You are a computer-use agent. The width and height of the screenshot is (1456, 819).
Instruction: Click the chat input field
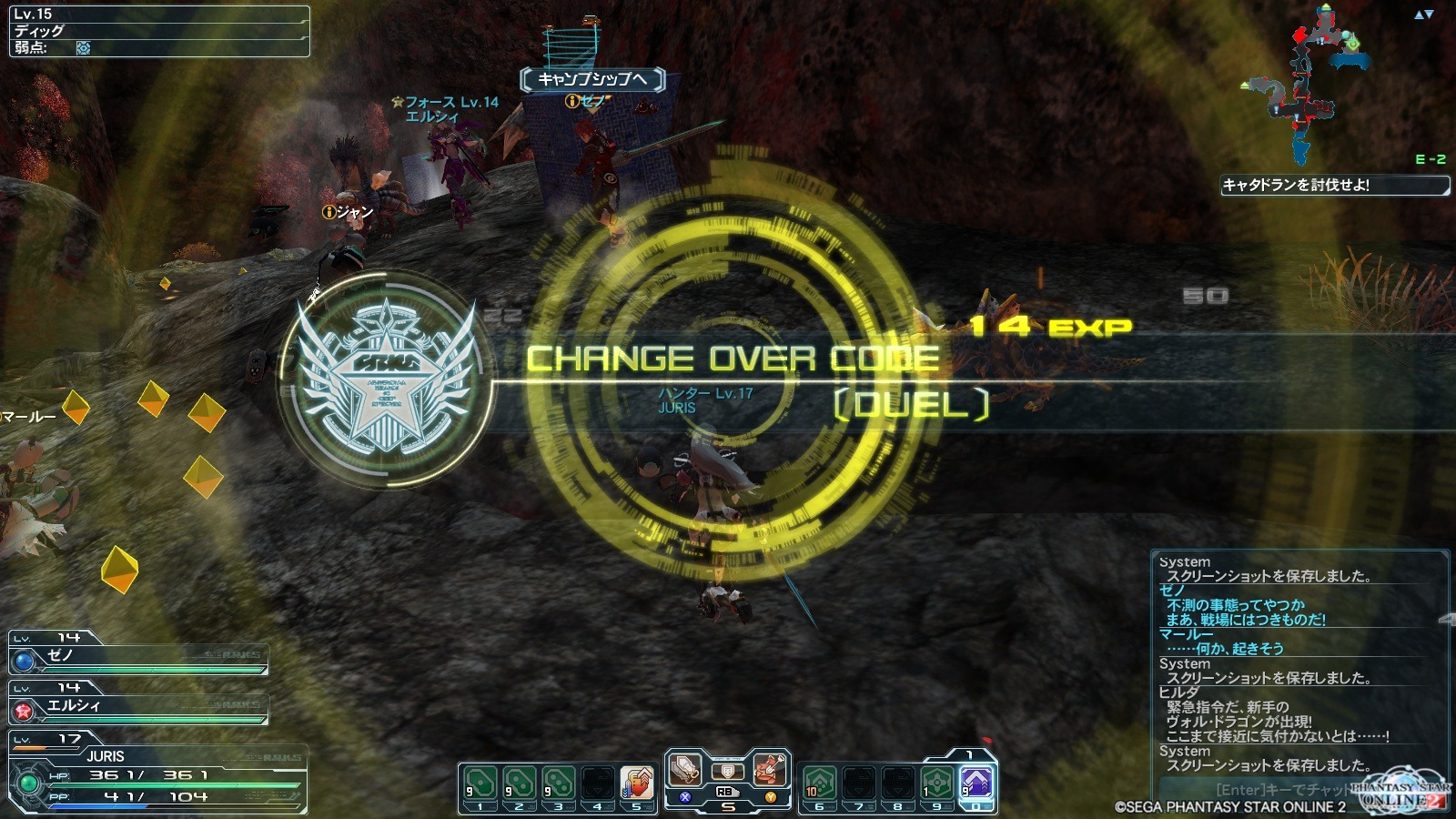pos(1274,790)
